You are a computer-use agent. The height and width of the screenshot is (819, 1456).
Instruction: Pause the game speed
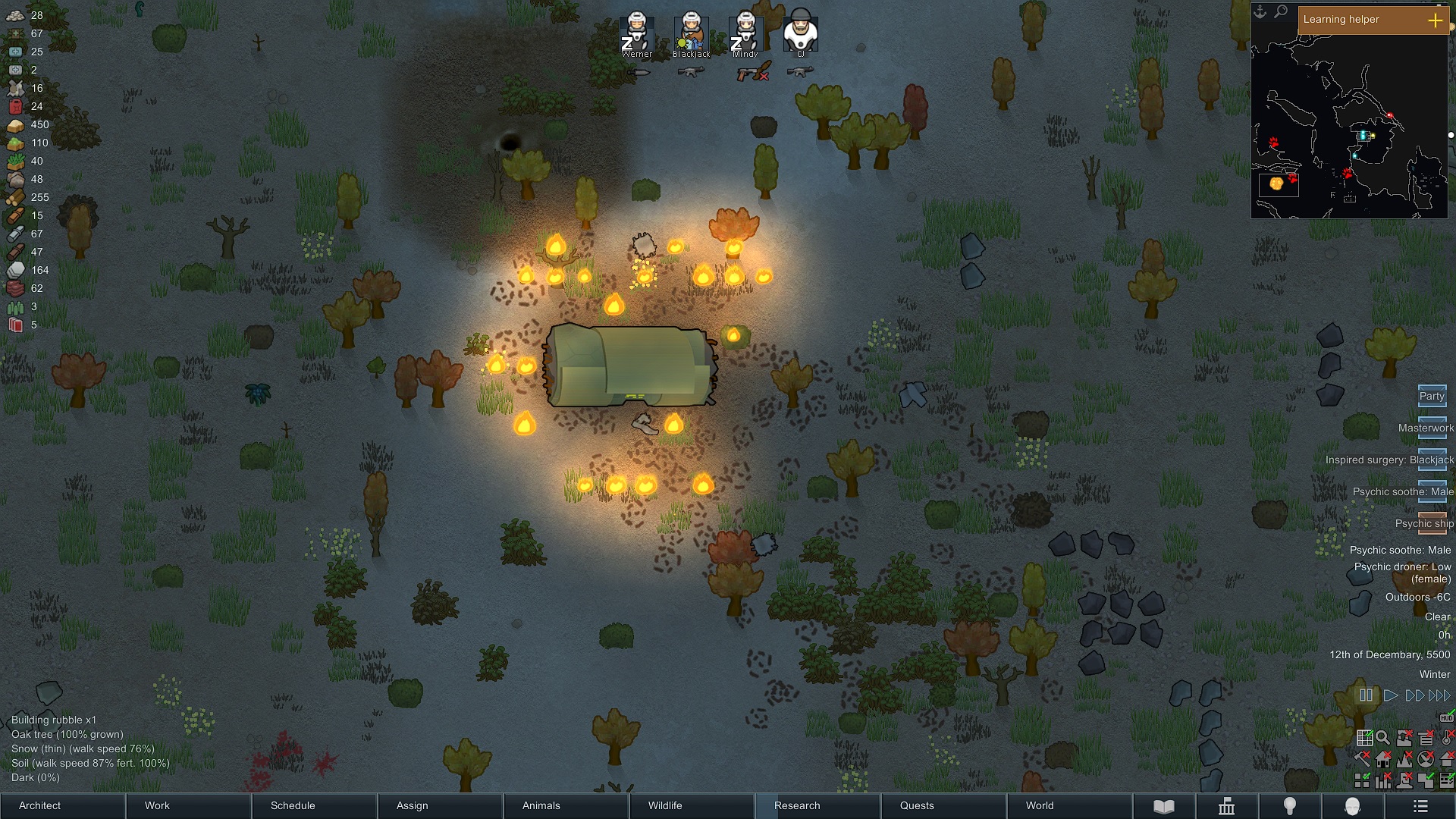[1365, 695]
